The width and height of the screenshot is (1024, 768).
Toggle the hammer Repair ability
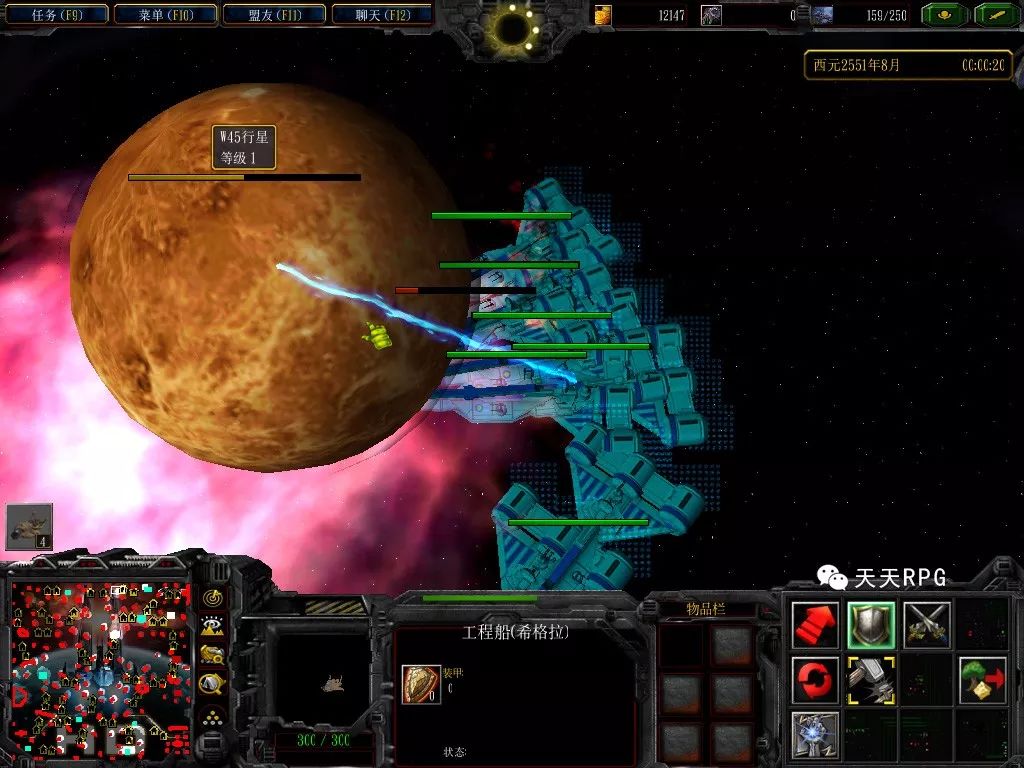click(x=870, y=680)
